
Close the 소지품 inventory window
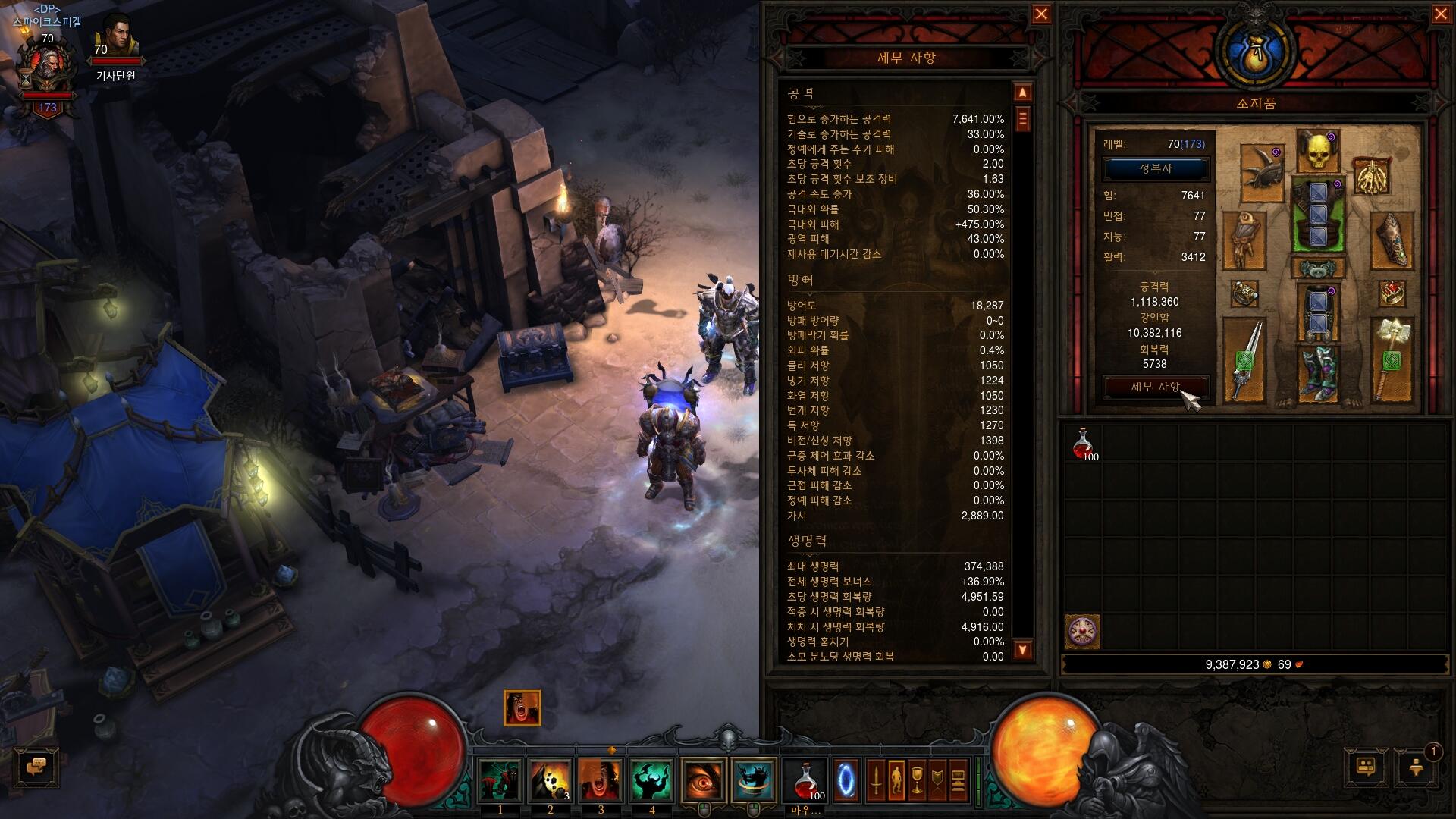pos(1441,14)
